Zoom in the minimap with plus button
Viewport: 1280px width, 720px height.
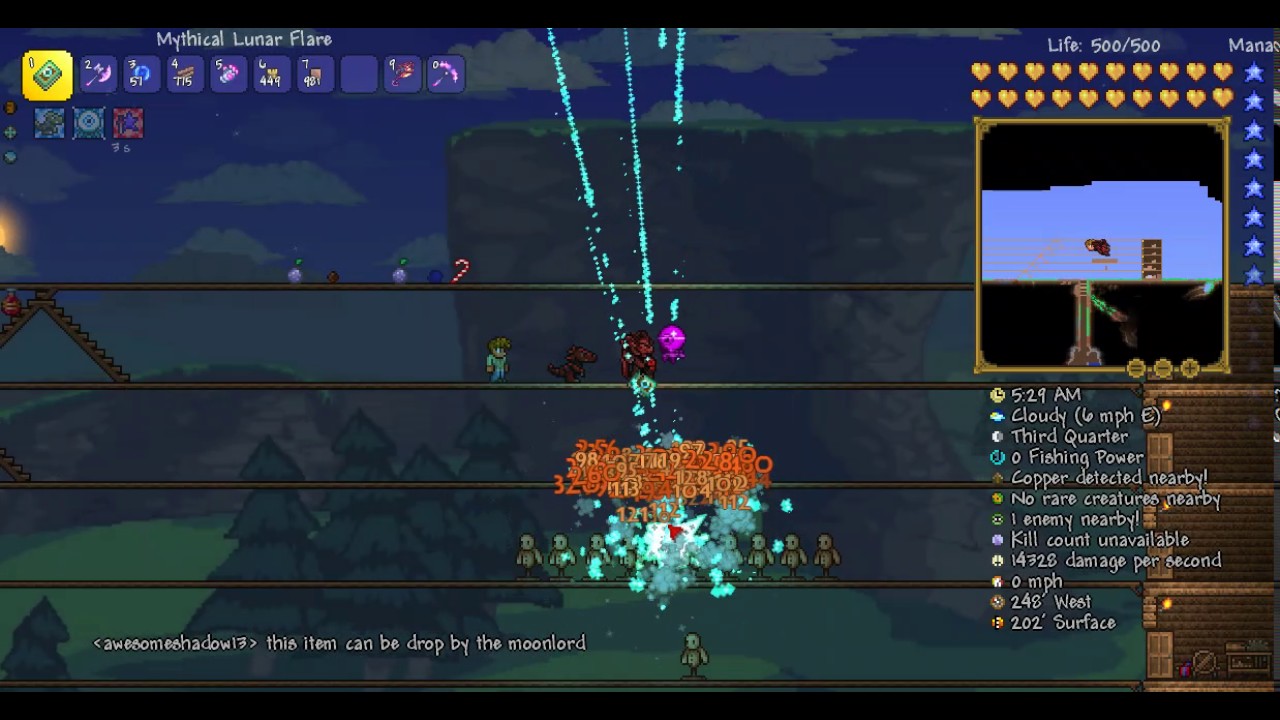(1189, 369)
